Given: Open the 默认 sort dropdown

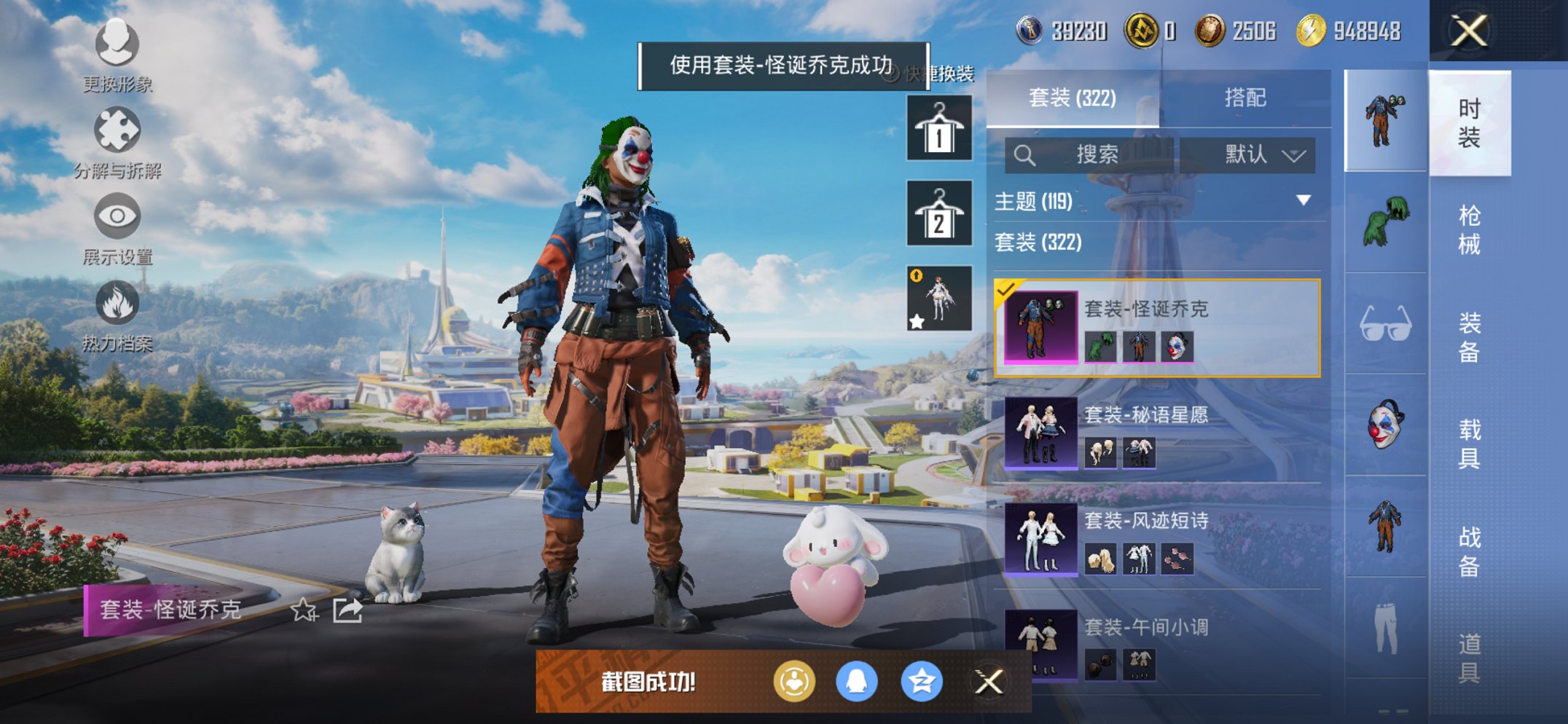Looking at the screenshot, I should 1255,154.
